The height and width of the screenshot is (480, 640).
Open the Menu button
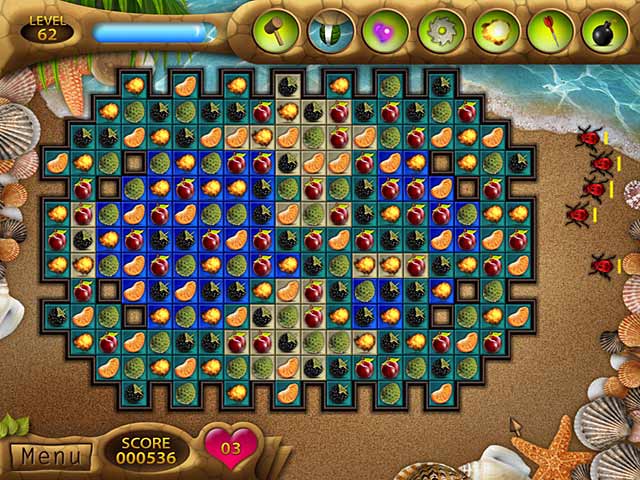pos(50,455)
